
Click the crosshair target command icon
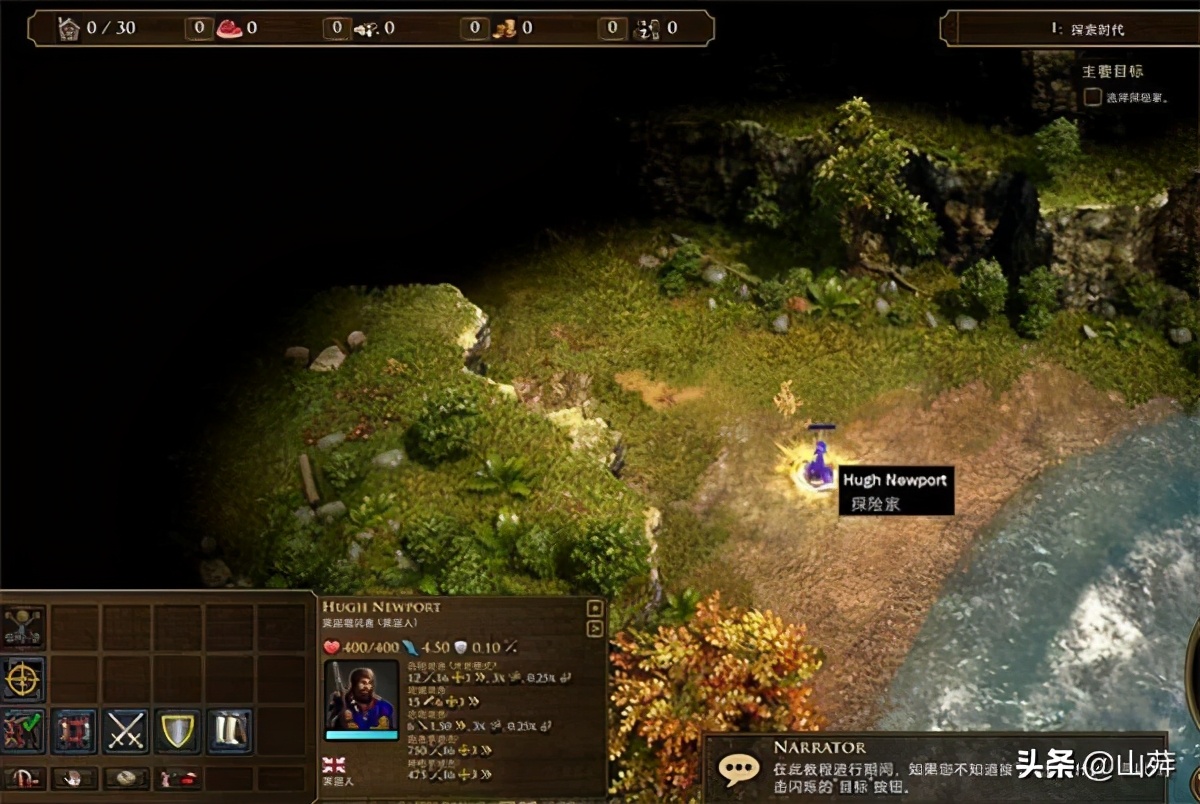[23, 679]
